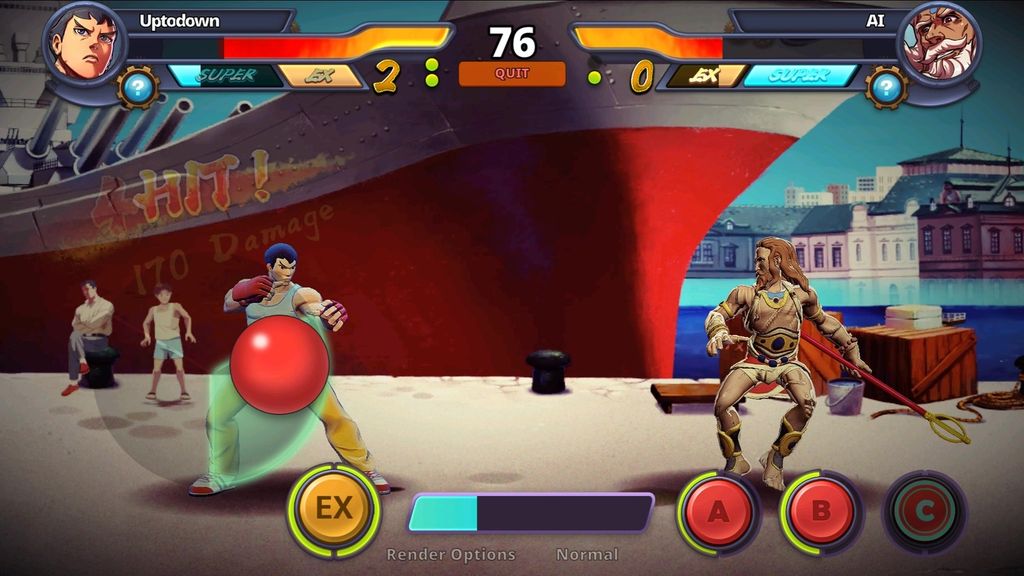
Task: Quit the current match
Action: (x=511, y=73)
